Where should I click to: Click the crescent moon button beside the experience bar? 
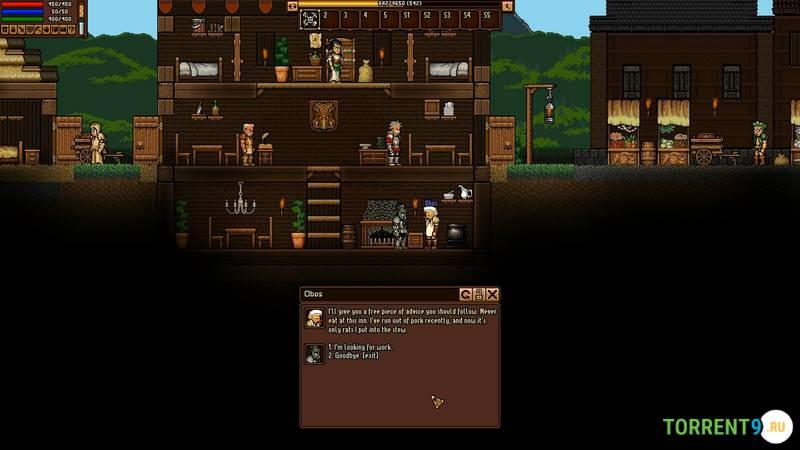507,5
